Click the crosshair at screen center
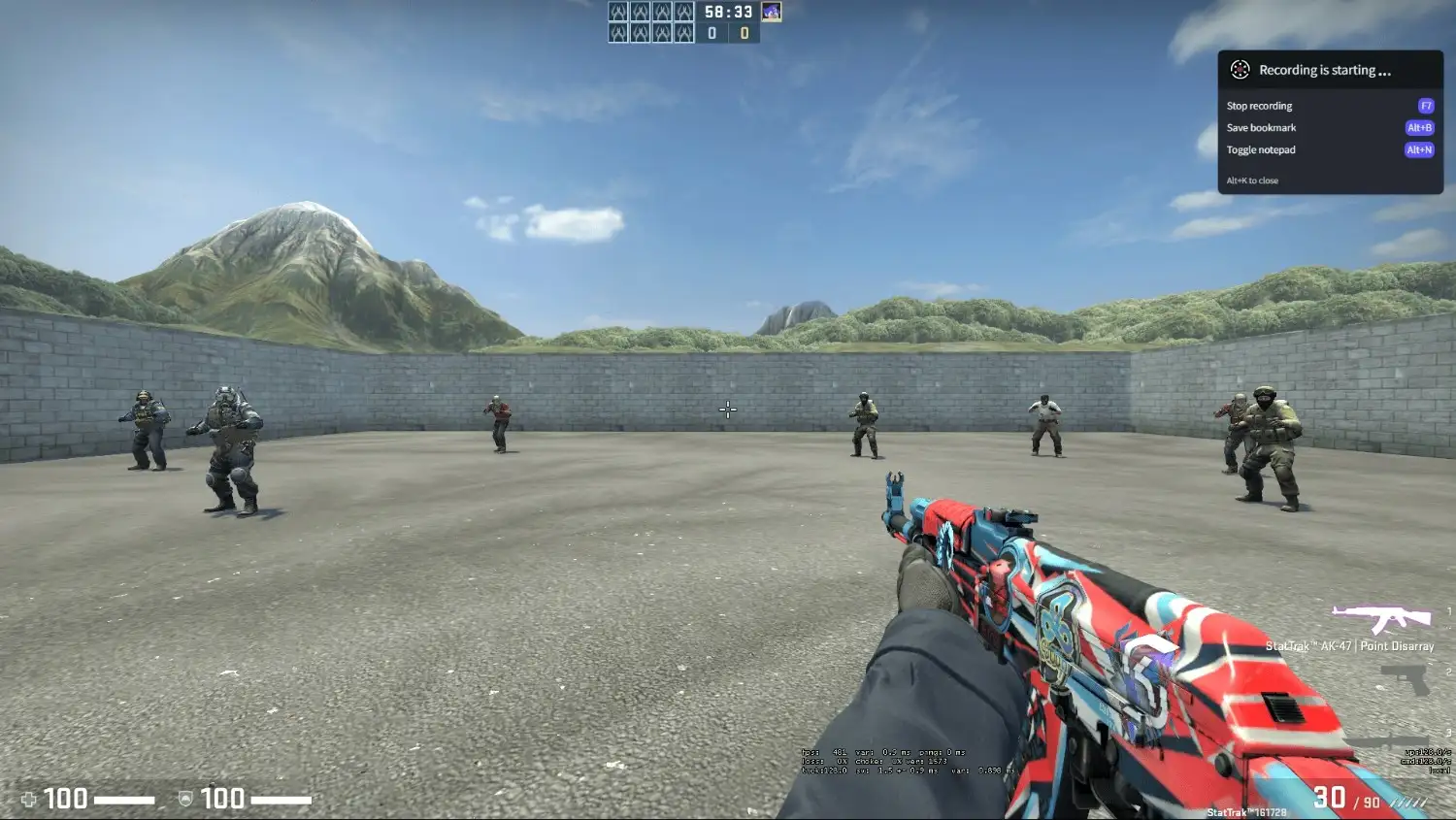 point(728,410)
